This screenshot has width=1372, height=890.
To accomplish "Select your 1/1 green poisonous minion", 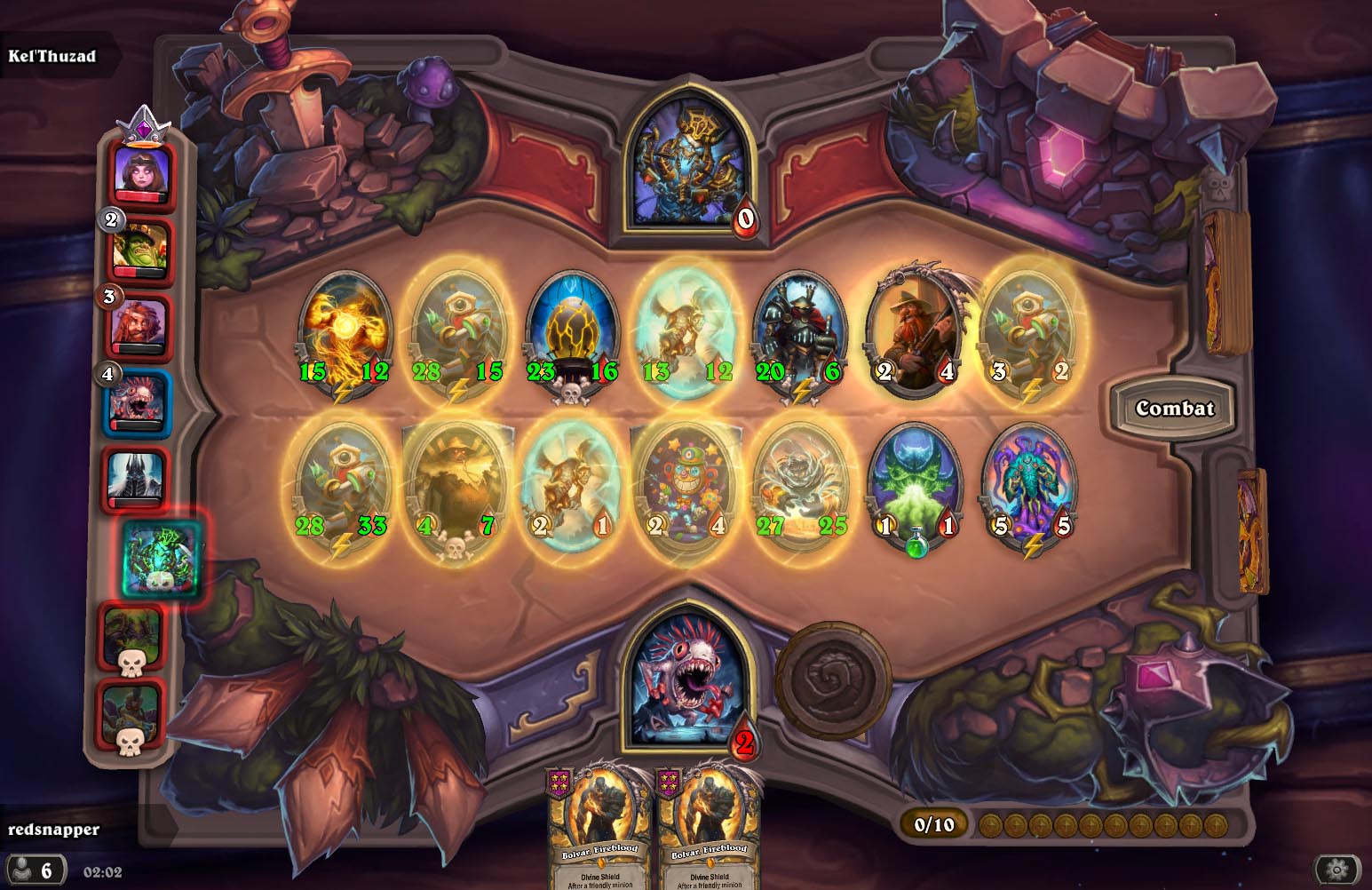I will pyautogui.click(x=916, y=487).
